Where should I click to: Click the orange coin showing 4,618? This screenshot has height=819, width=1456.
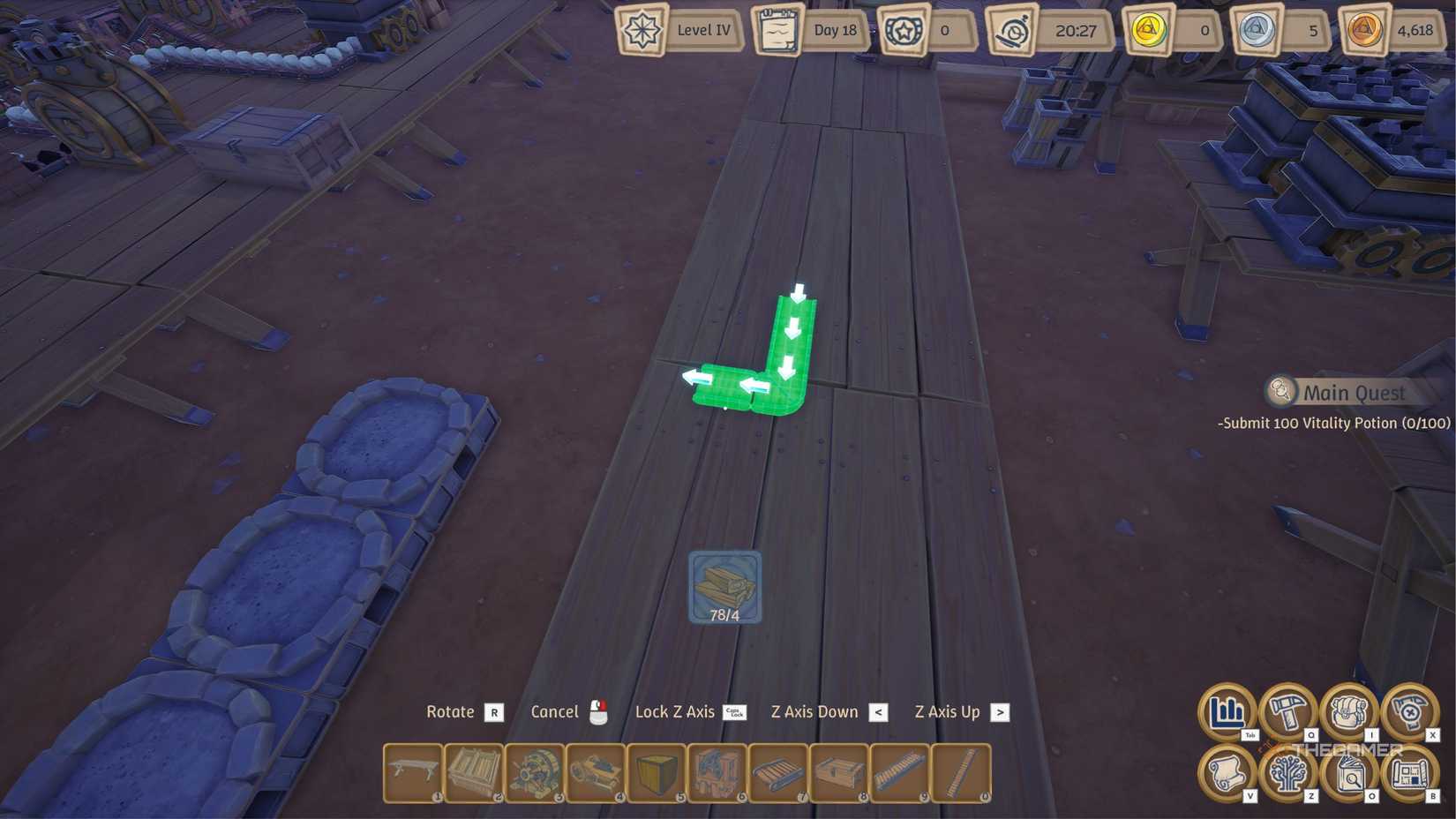coord(1364,28)
